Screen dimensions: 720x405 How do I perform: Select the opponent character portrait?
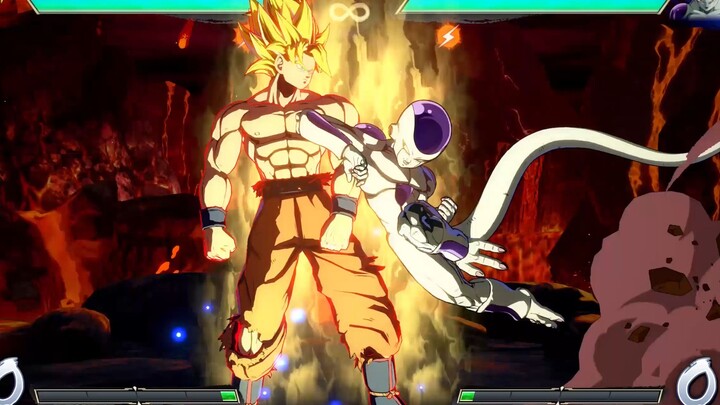coord(694,10)
